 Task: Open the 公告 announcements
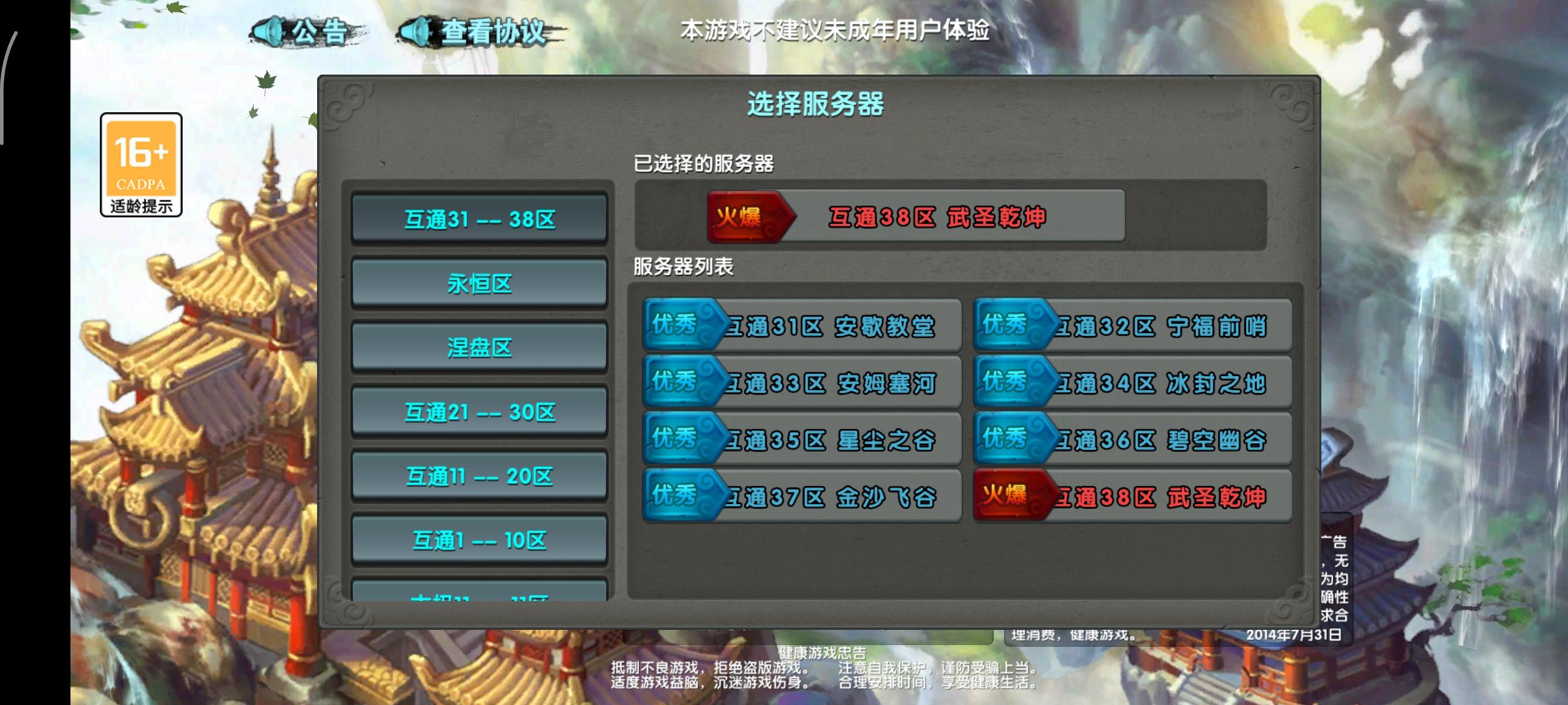317,32
